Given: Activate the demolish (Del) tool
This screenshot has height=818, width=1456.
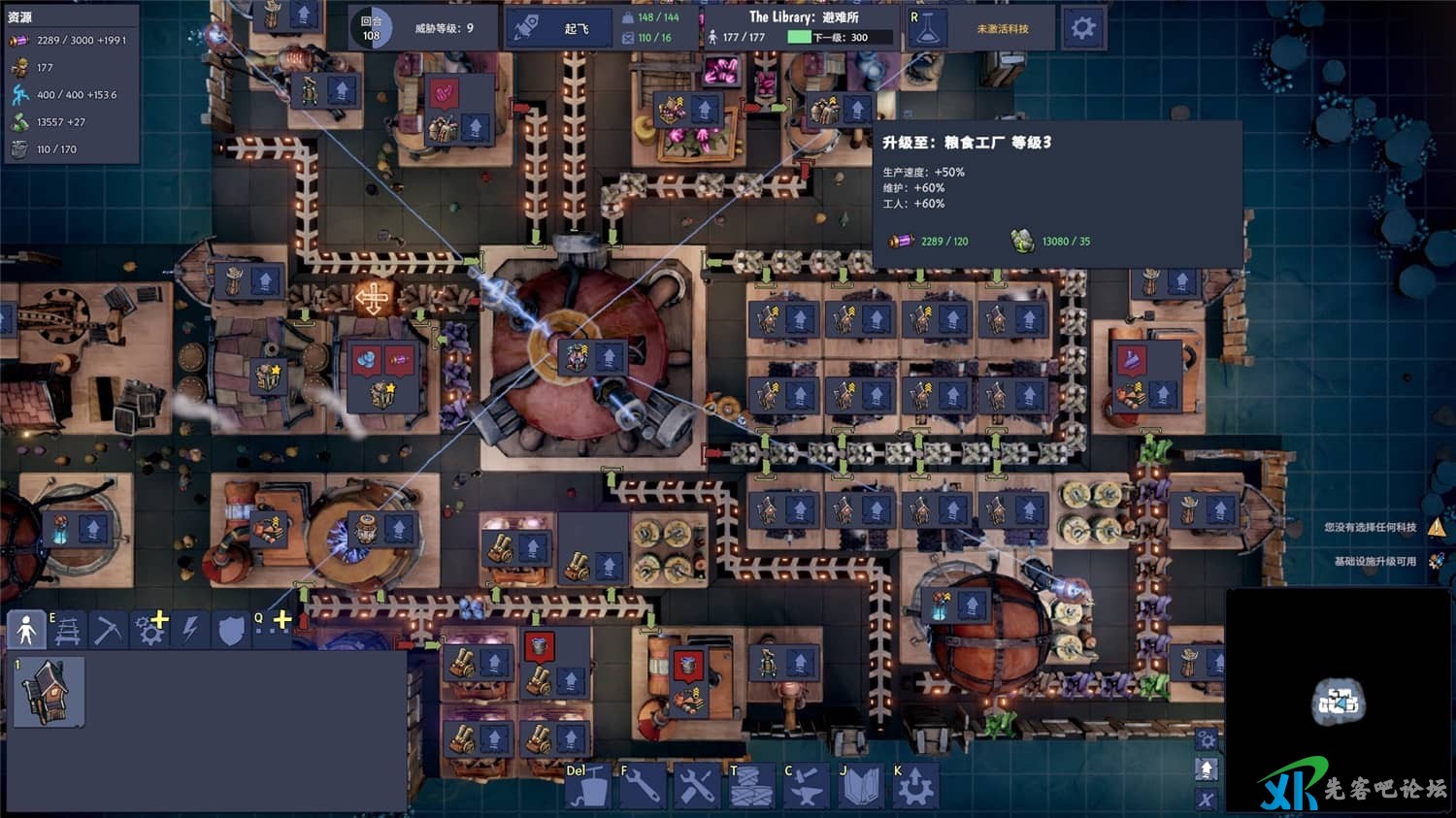Looking at the screenshot, I should 587,786.
